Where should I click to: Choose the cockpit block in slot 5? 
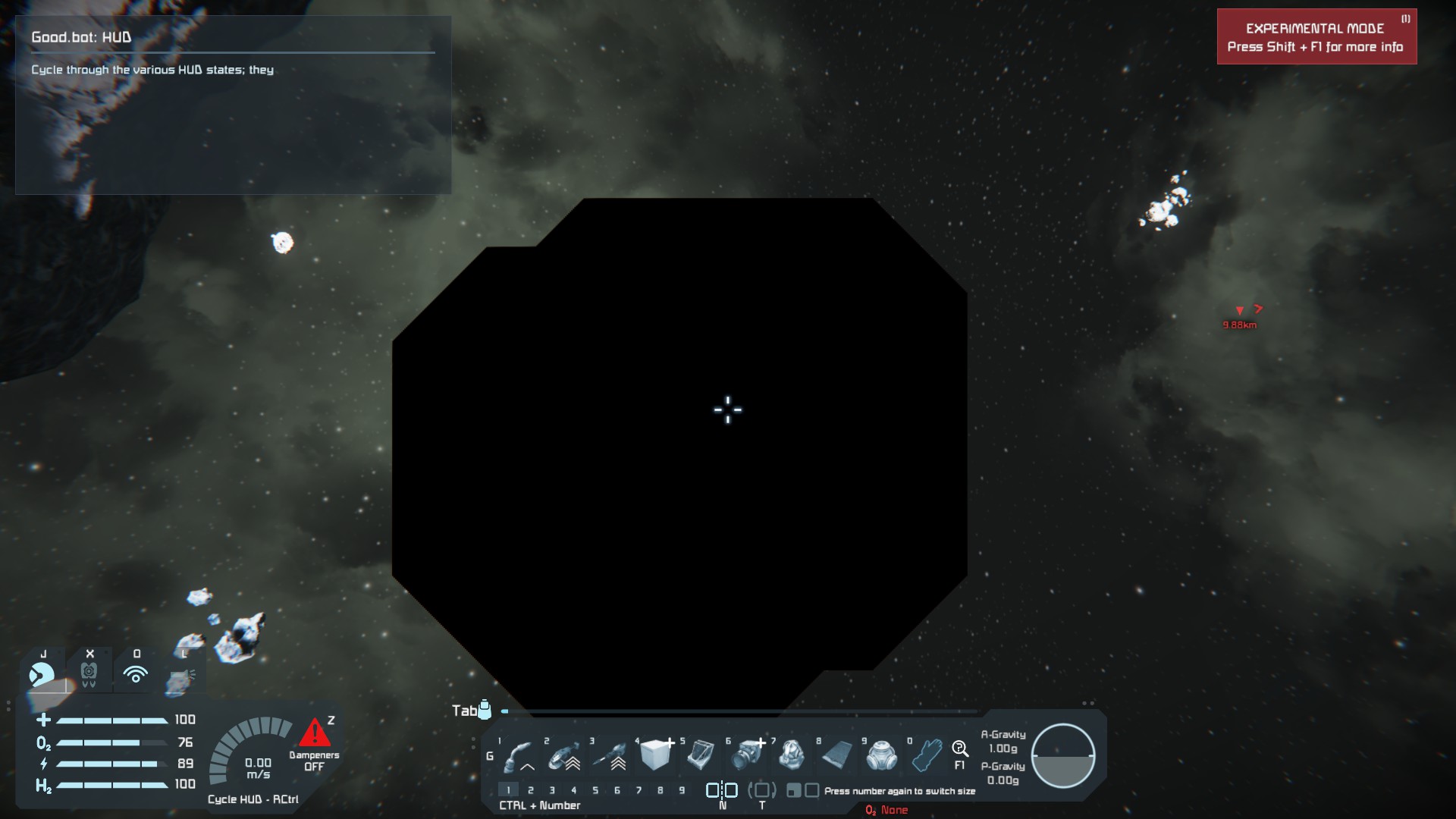pos(701,755)
